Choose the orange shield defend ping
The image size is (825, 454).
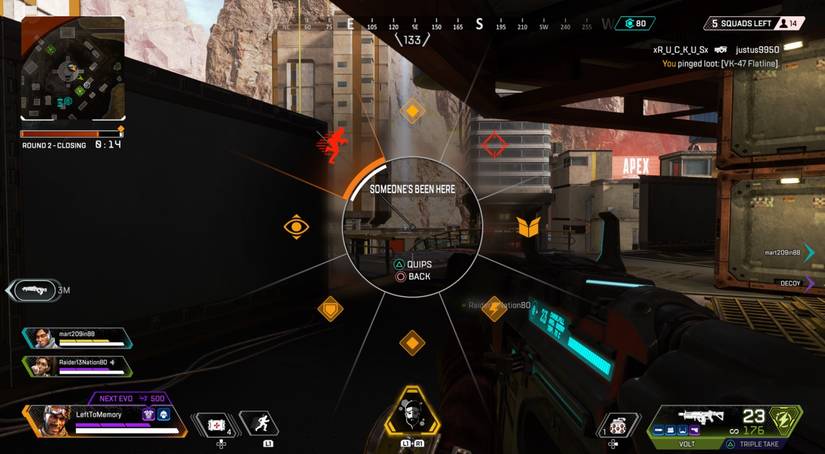(529, 227)
